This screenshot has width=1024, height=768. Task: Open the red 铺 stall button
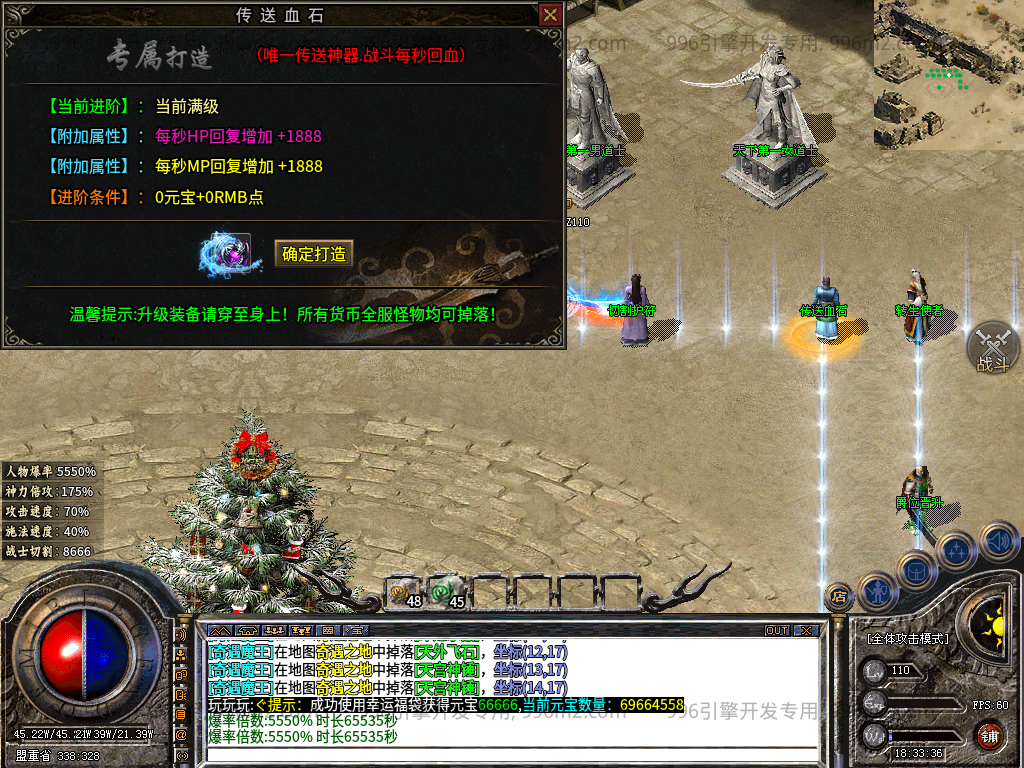pyautogui.click(x=989, y=736)
